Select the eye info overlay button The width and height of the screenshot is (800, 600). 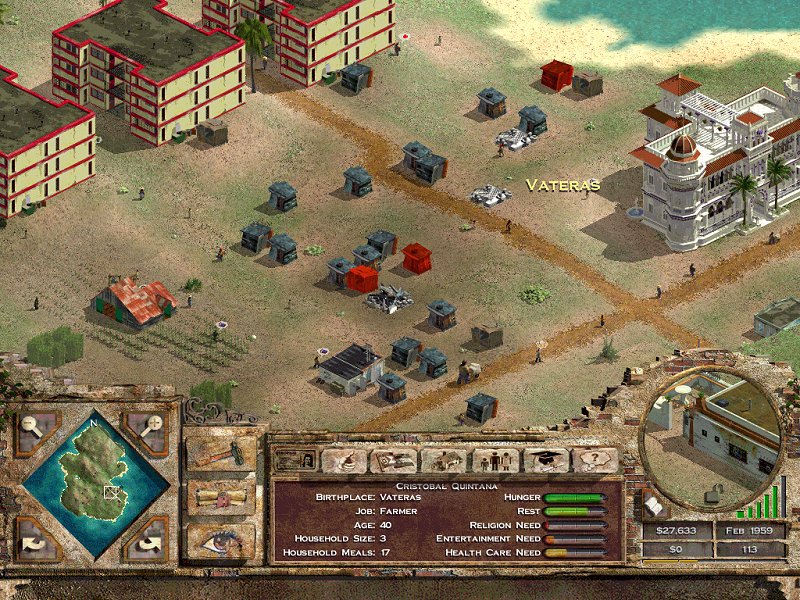click(221, 539)
